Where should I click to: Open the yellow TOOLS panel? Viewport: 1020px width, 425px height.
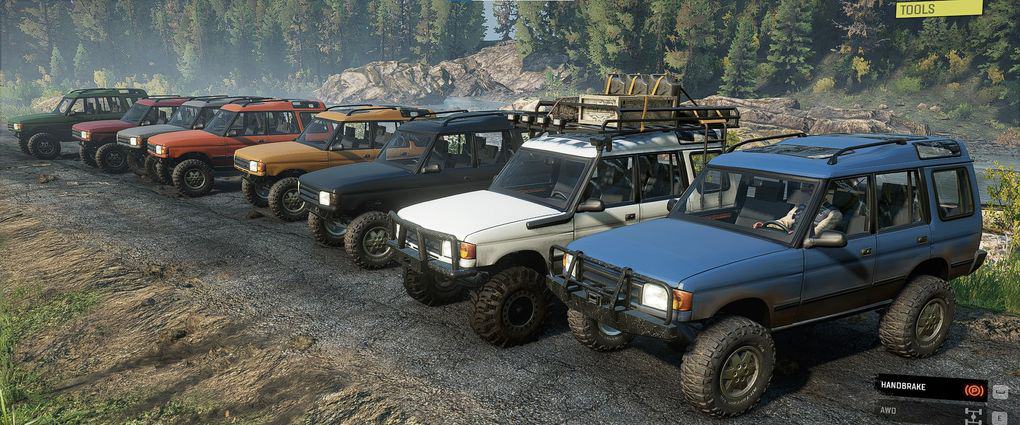(937, 9)
